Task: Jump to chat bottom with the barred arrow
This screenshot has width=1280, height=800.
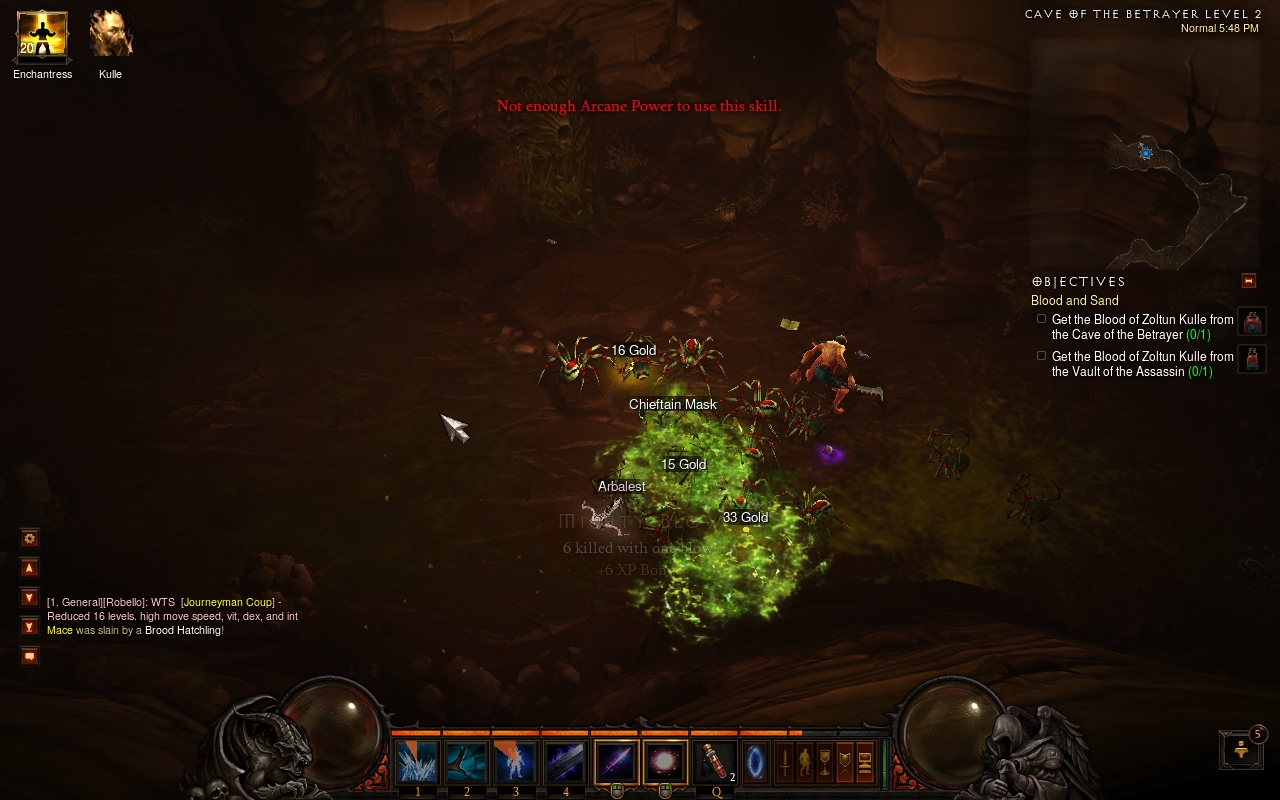Action: tap(30, 627)
